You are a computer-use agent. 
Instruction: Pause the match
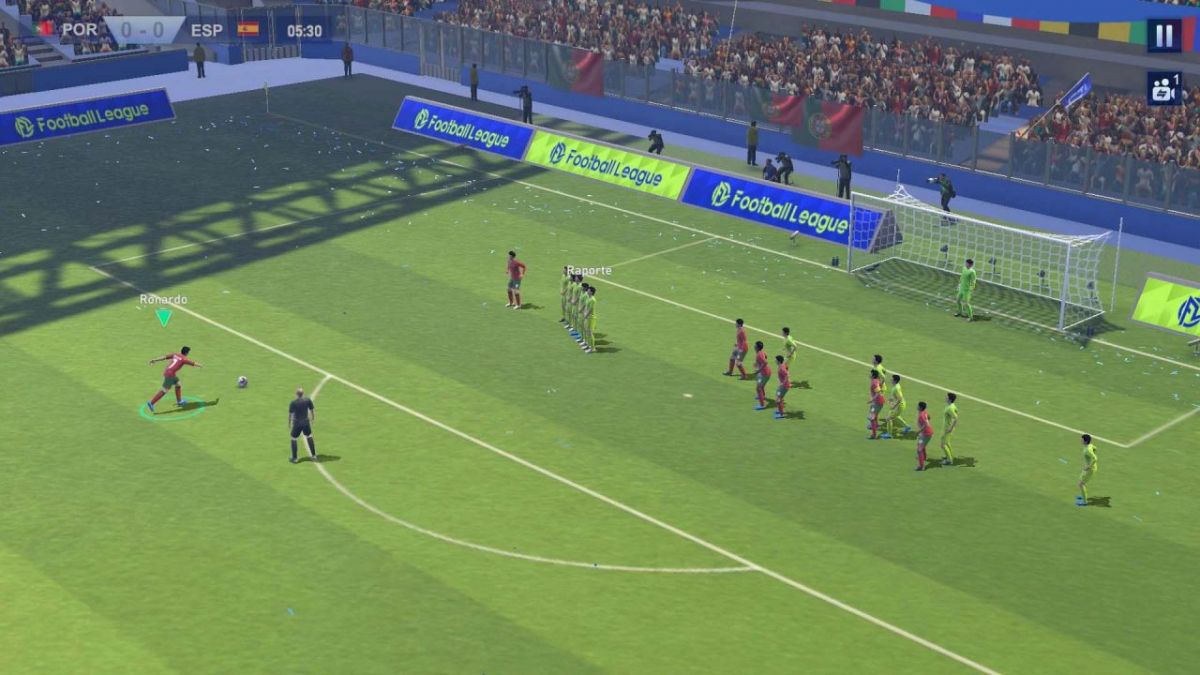(x=1163, y=36)
